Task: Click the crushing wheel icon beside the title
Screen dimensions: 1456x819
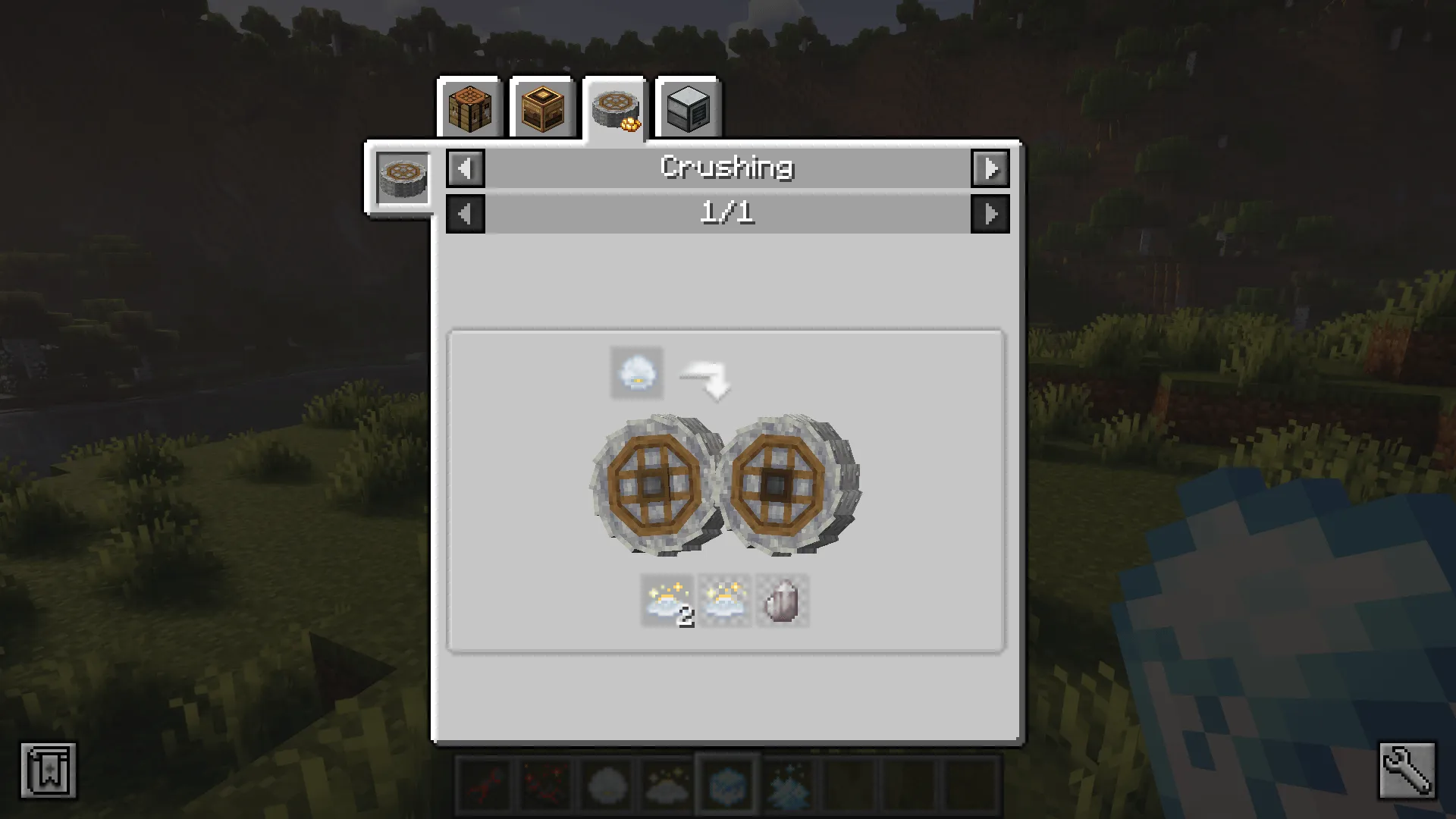Action: [x=403, y=178]
